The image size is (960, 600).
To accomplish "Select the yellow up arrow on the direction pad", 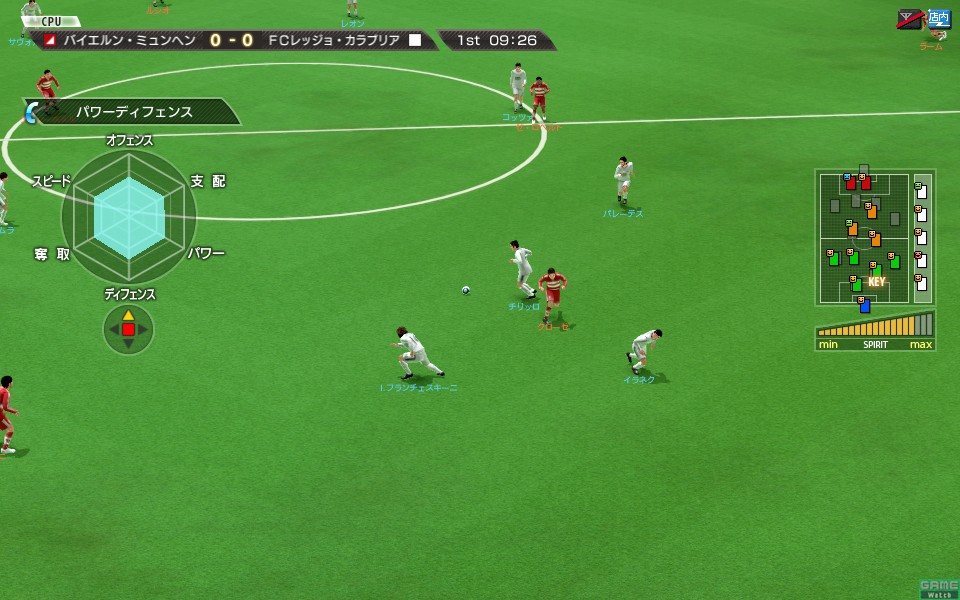I will 128,315.
